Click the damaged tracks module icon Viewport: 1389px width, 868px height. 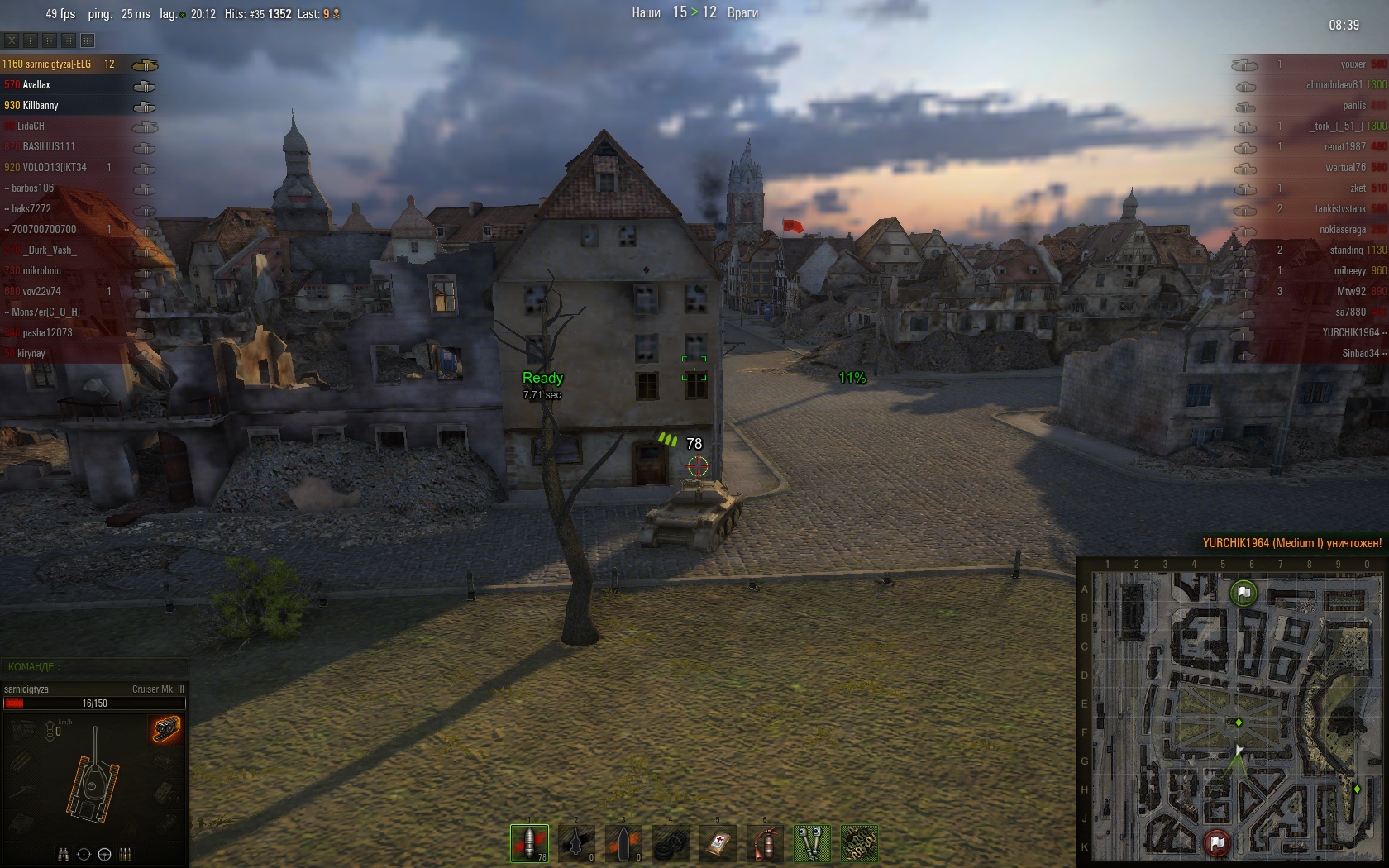click(165, 729)
